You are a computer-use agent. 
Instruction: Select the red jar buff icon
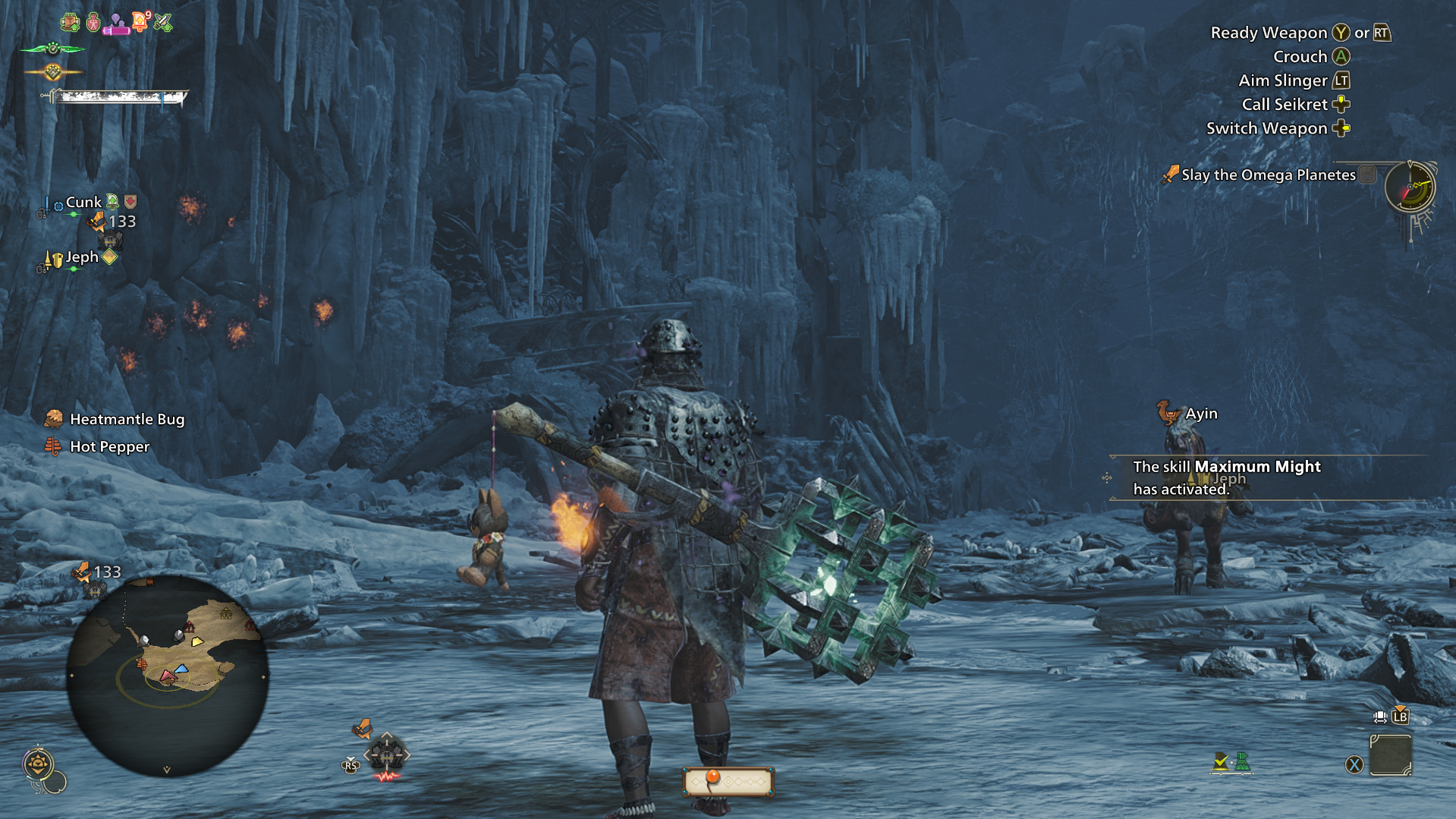pyautogui.click(x=93, y=23)
